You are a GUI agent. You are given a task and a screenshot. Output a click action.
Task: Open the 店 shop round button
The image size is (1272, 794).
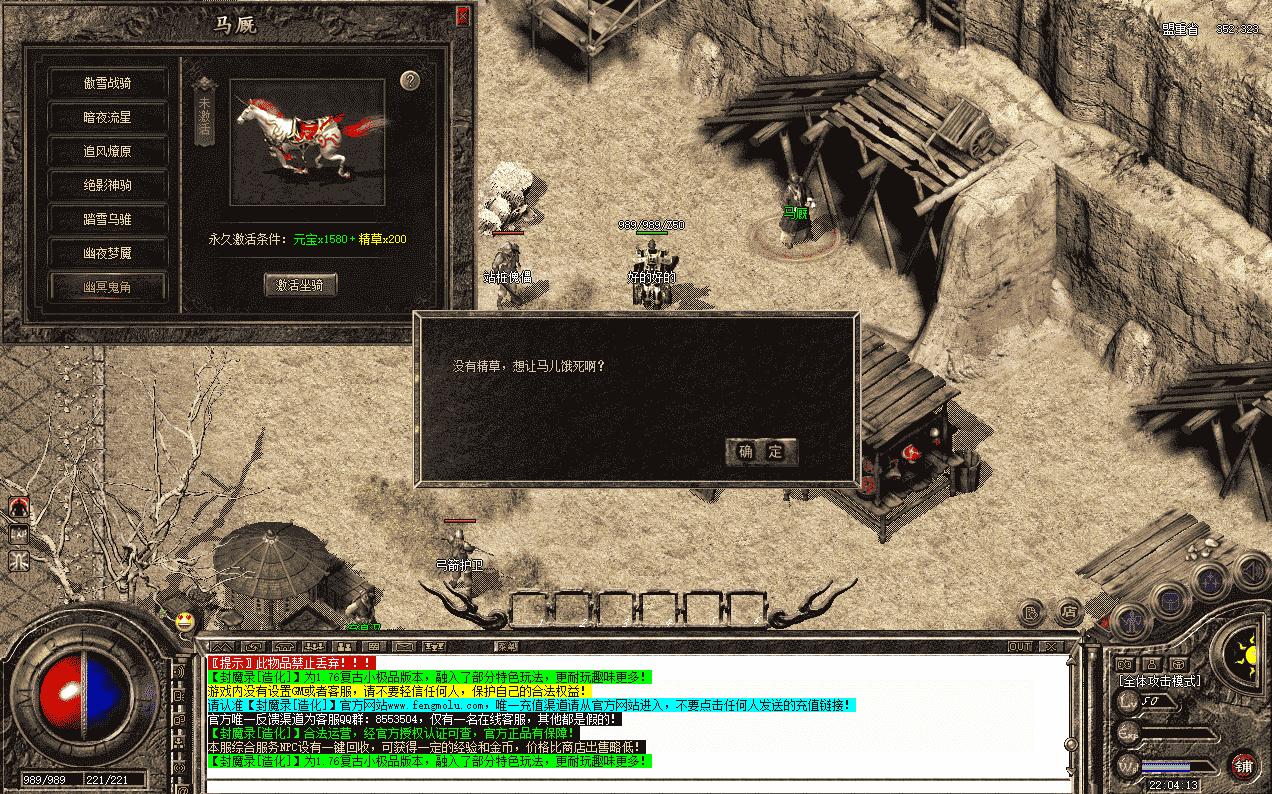pos(1069,610)
